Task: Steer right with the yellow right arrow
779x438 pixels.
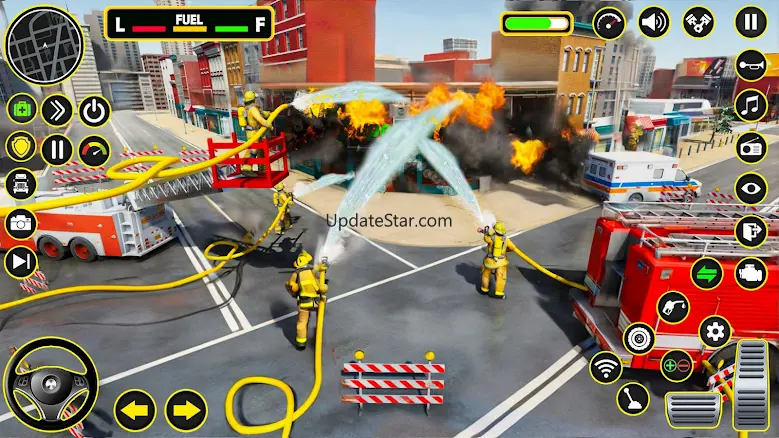Action: 185,410
